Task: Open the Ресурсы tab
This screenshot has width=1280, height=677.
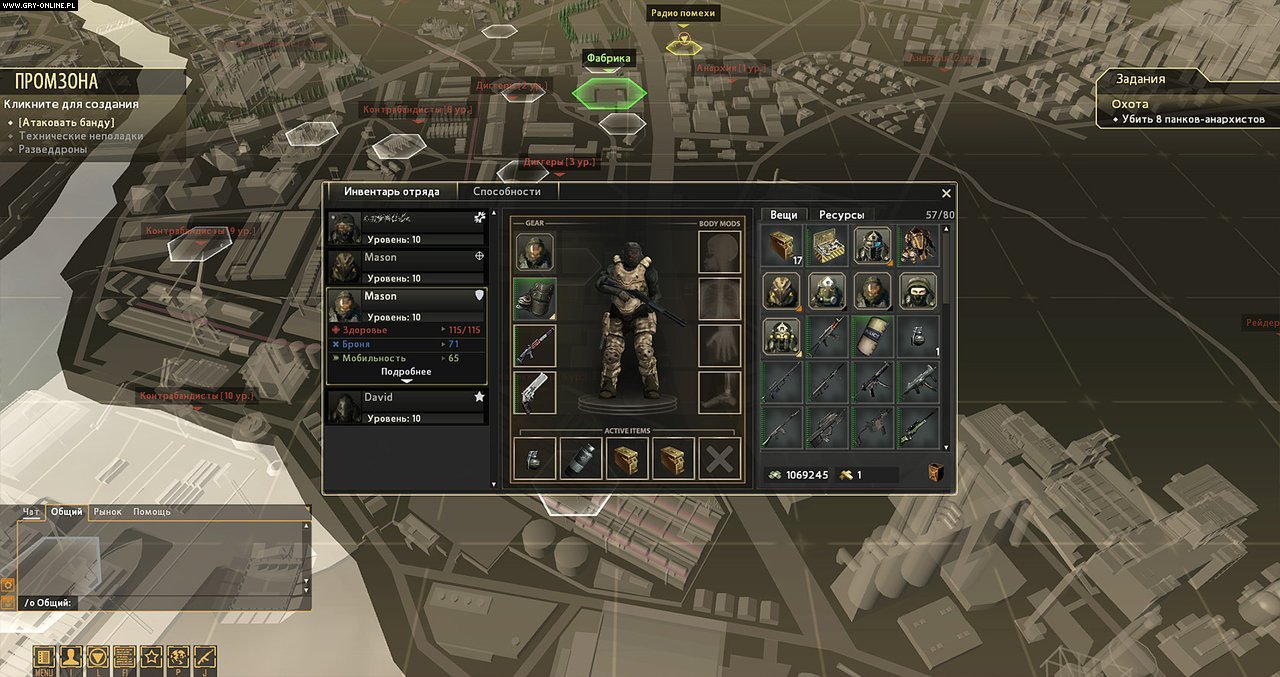Action: coord(841,214)
